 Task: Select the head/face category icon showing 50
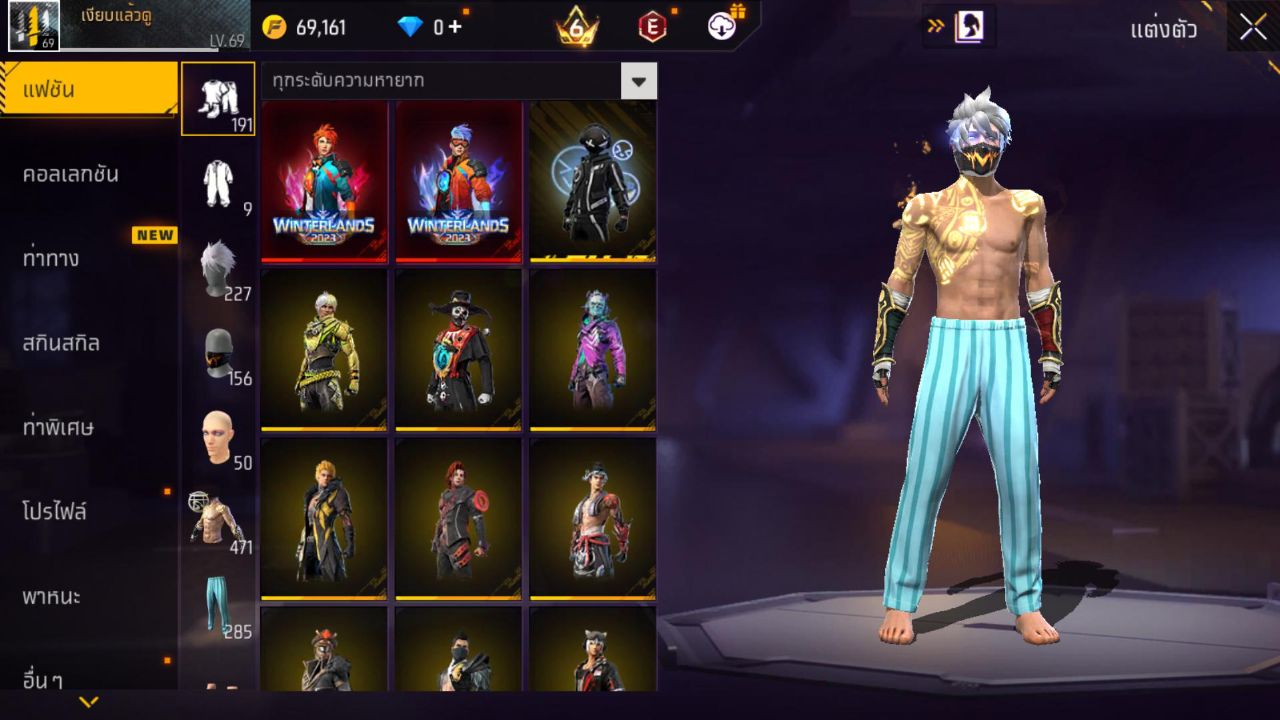click(x=218, y=430)
